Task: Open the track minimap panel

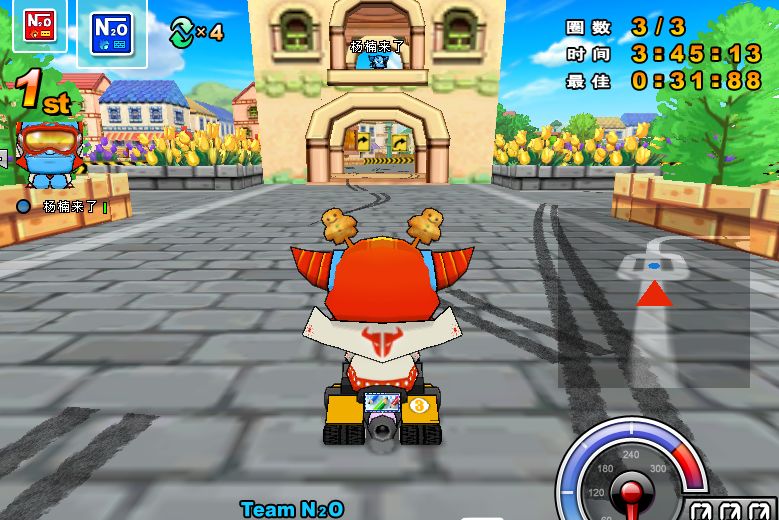Action: click(653, 311)
